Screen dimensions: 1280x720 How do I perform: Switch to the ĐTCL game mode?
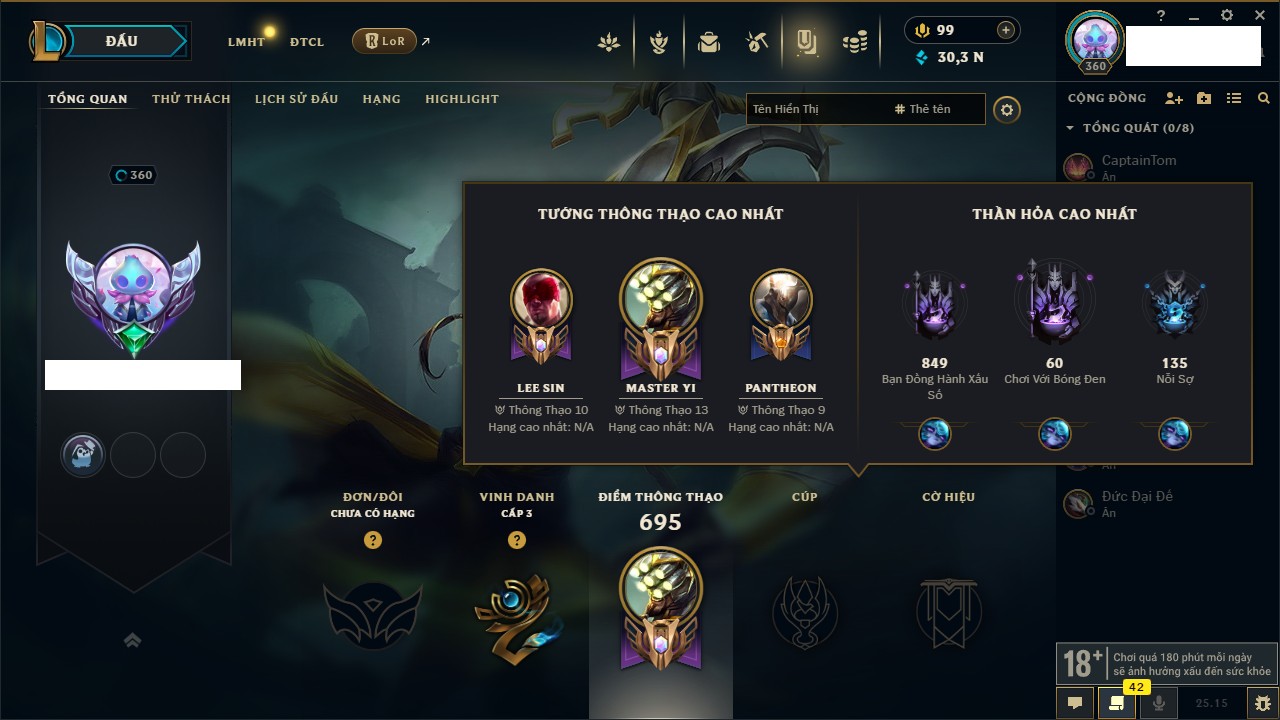[x=307, y=42]
